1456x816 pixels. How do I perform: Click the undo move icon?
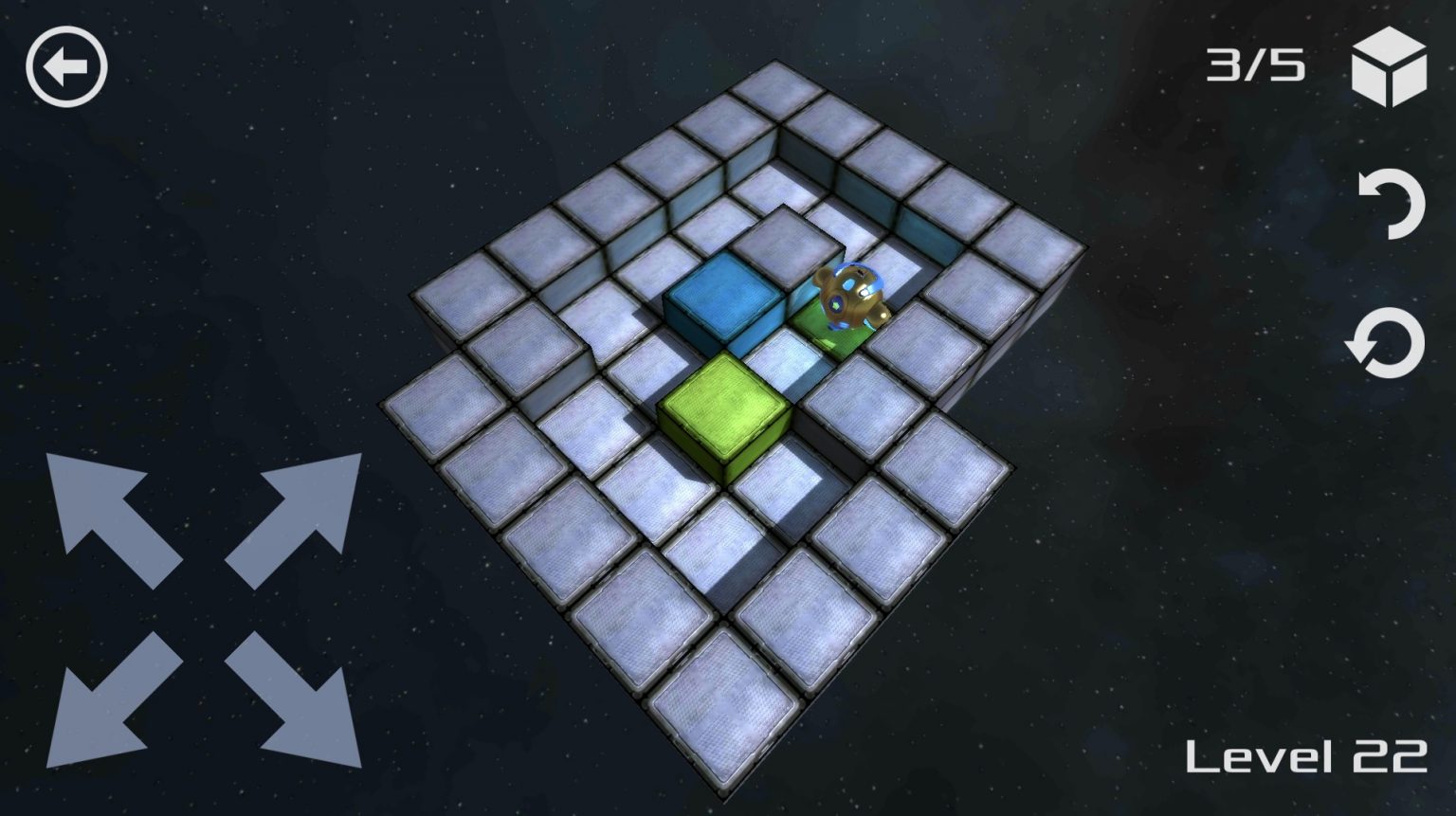[1393, 204]
